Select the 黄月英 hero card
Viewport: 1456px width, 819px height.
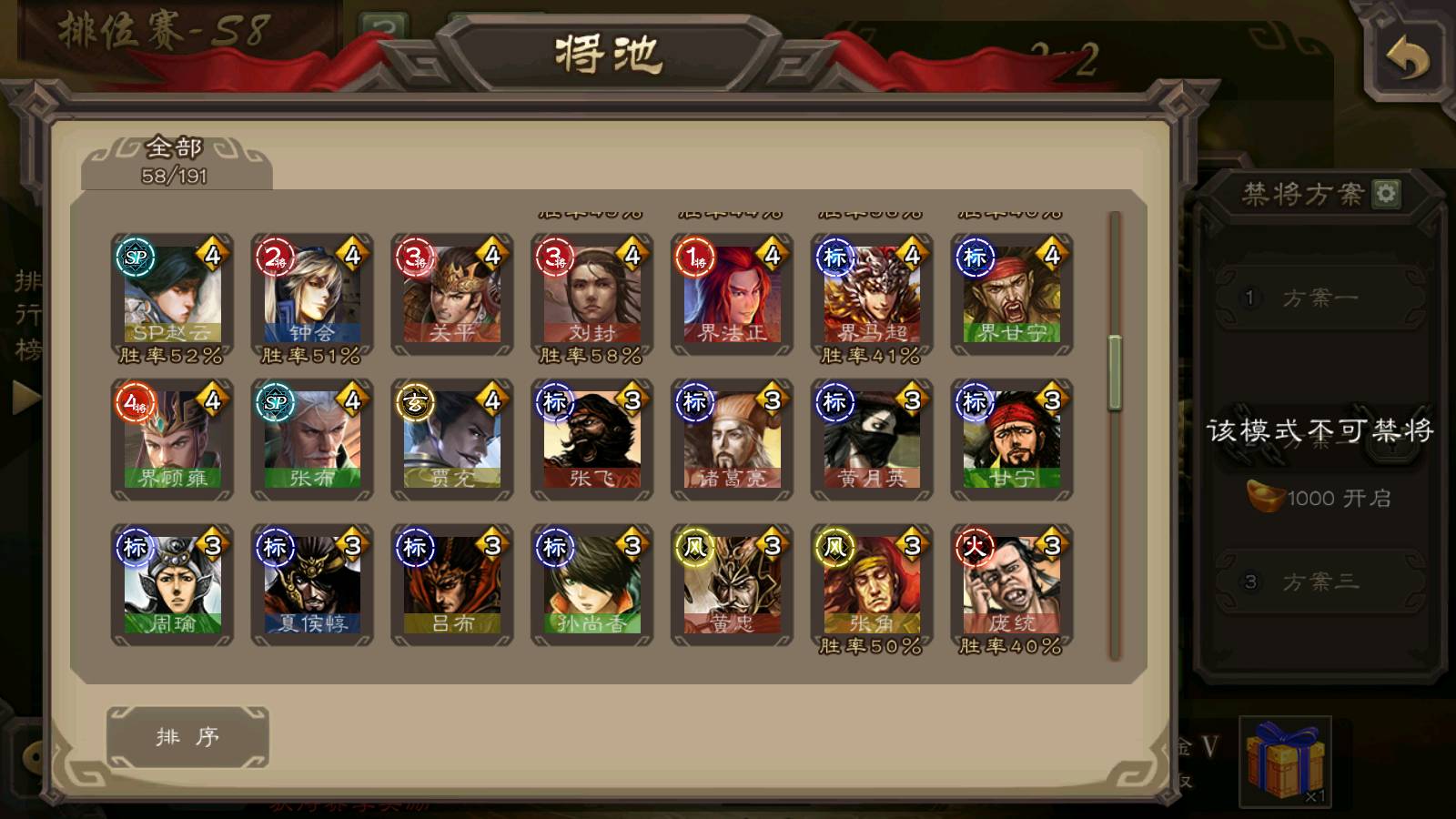tap(872, 440)
